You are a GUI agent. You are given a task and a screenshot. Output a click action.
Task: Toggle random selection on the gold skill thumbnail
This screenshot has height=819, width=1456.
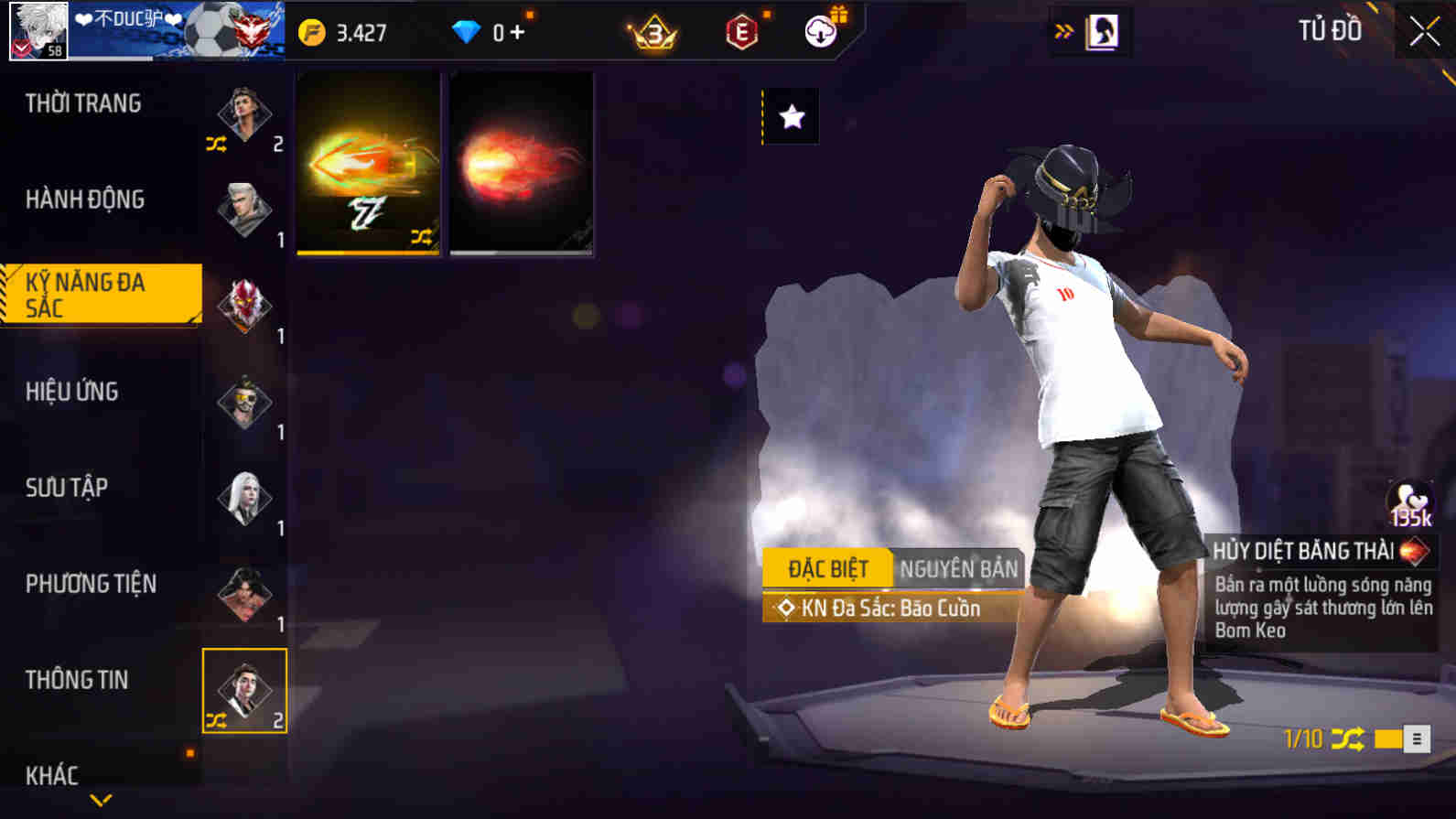(424, 238)
